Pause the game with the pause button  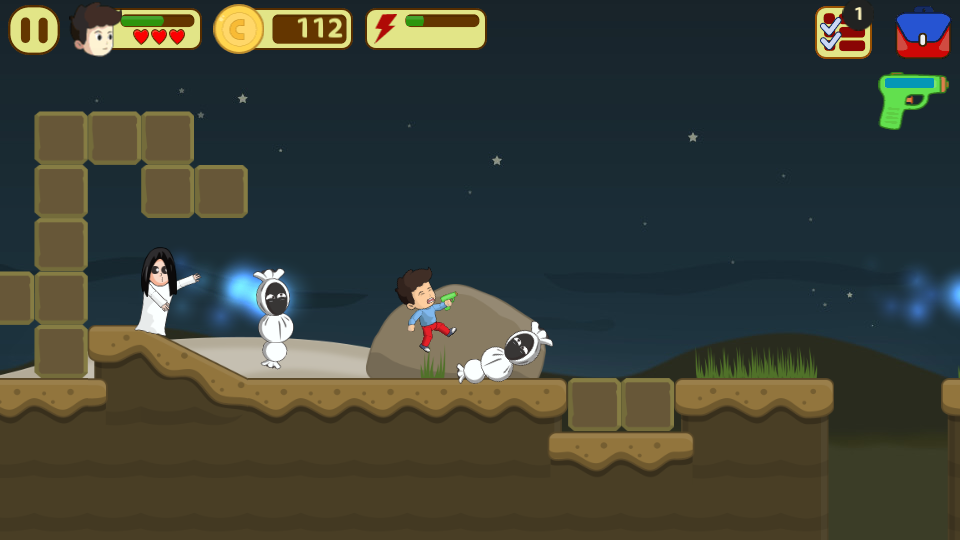33,30
